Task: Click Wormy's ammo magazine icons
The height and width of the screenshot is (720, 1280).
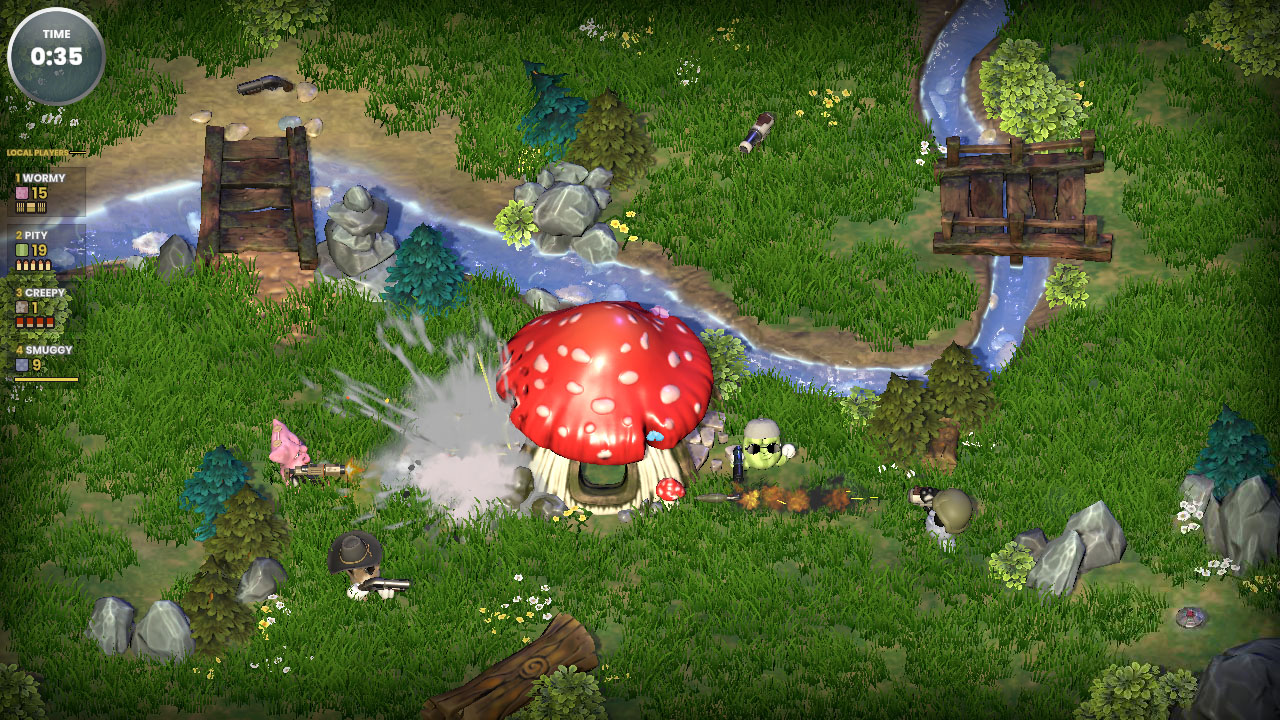Action: (x=30, y=206)
